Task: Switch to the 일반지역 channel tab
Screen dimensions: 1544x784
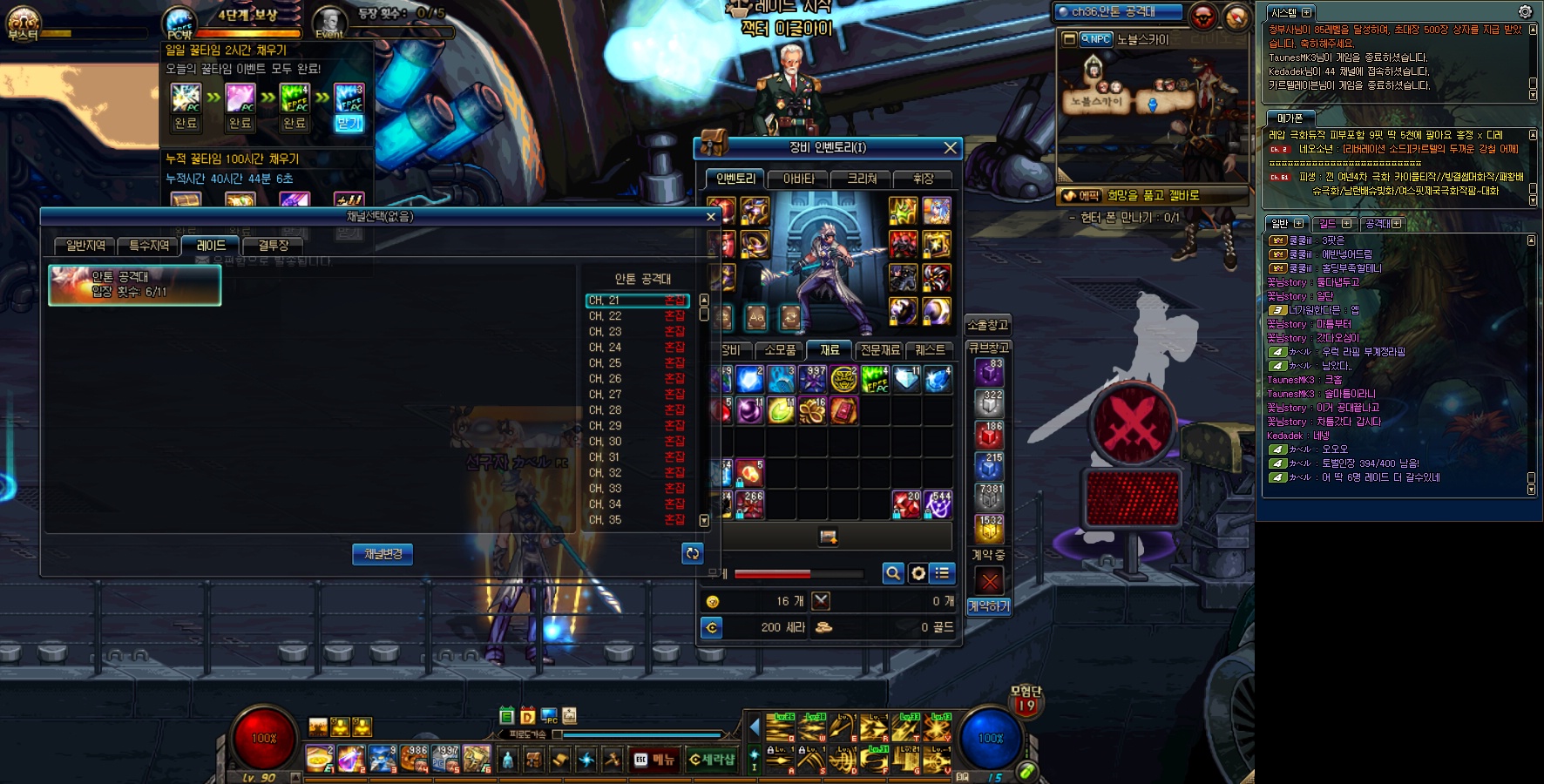Action: coord(85,246)
